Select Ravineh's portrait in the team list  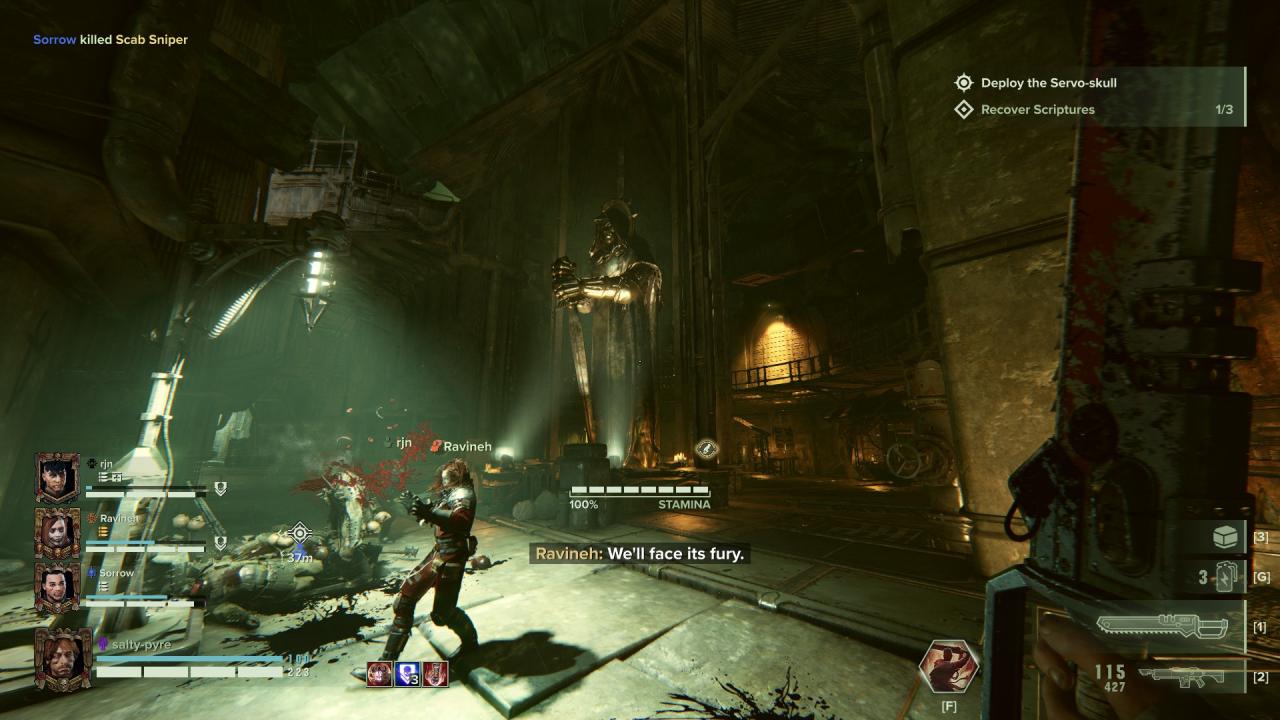[57, 532]
